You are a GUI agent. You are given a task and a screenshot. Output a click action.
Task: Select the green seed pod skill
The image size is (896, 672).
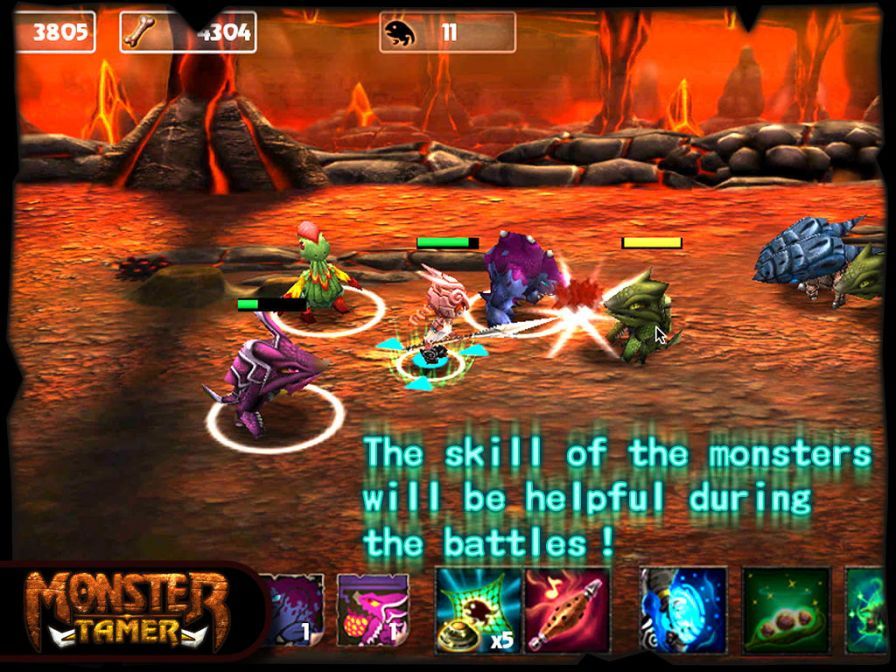click(786, 610)
